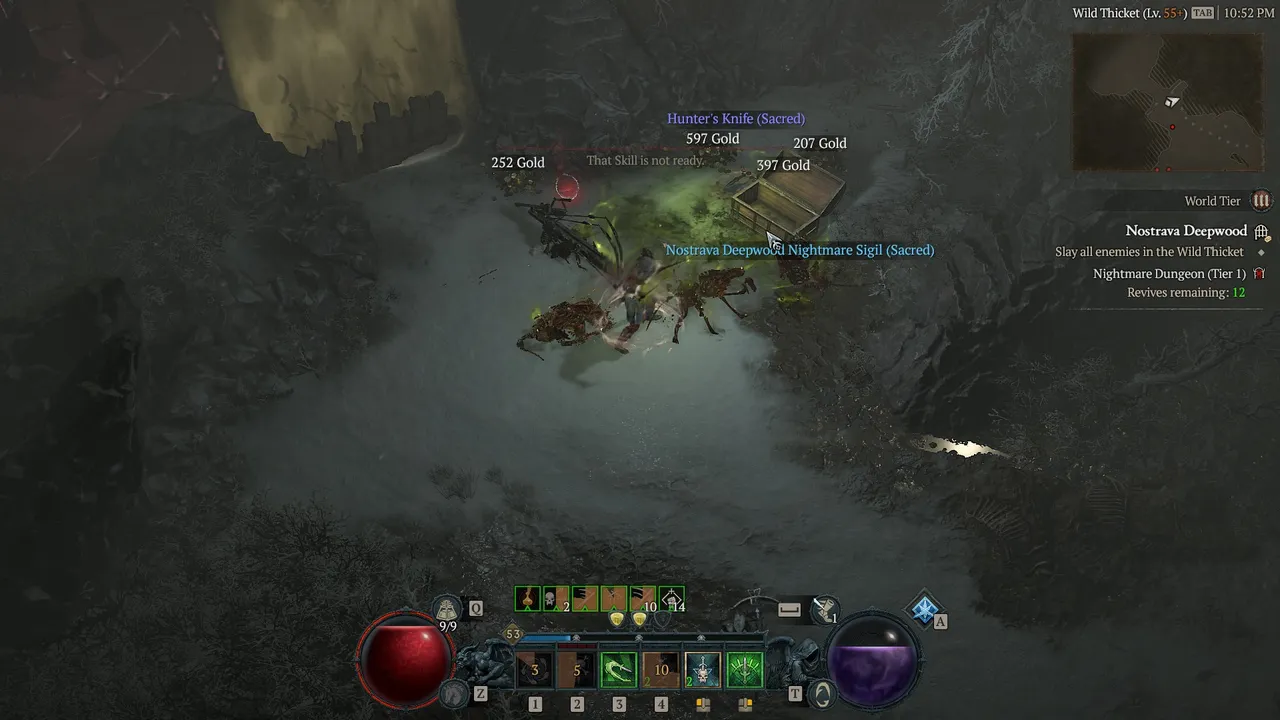Click the World Tier icon
The height and width of the screenshot is (720, 1280).
pos(1261,201)
